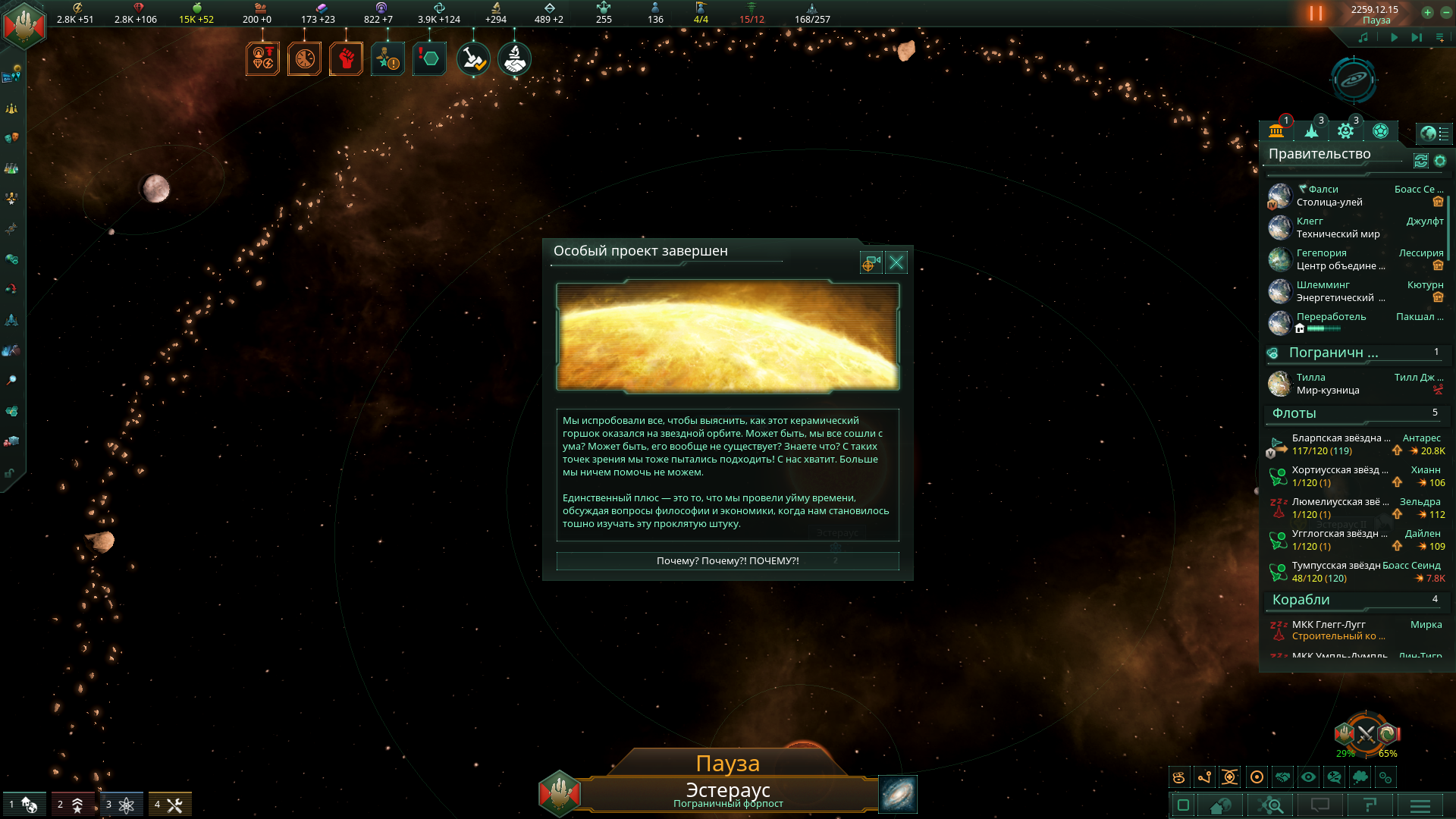1456x819 pixels.
Task: Open the handshake diplomacy notification
Action: click(x=514, y=59)
